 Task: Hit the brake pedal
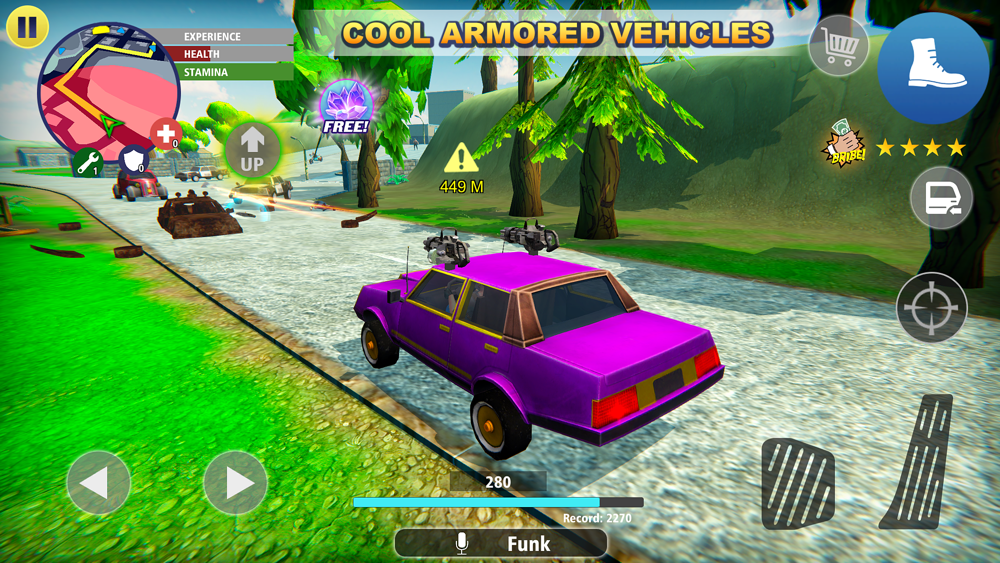797,483
